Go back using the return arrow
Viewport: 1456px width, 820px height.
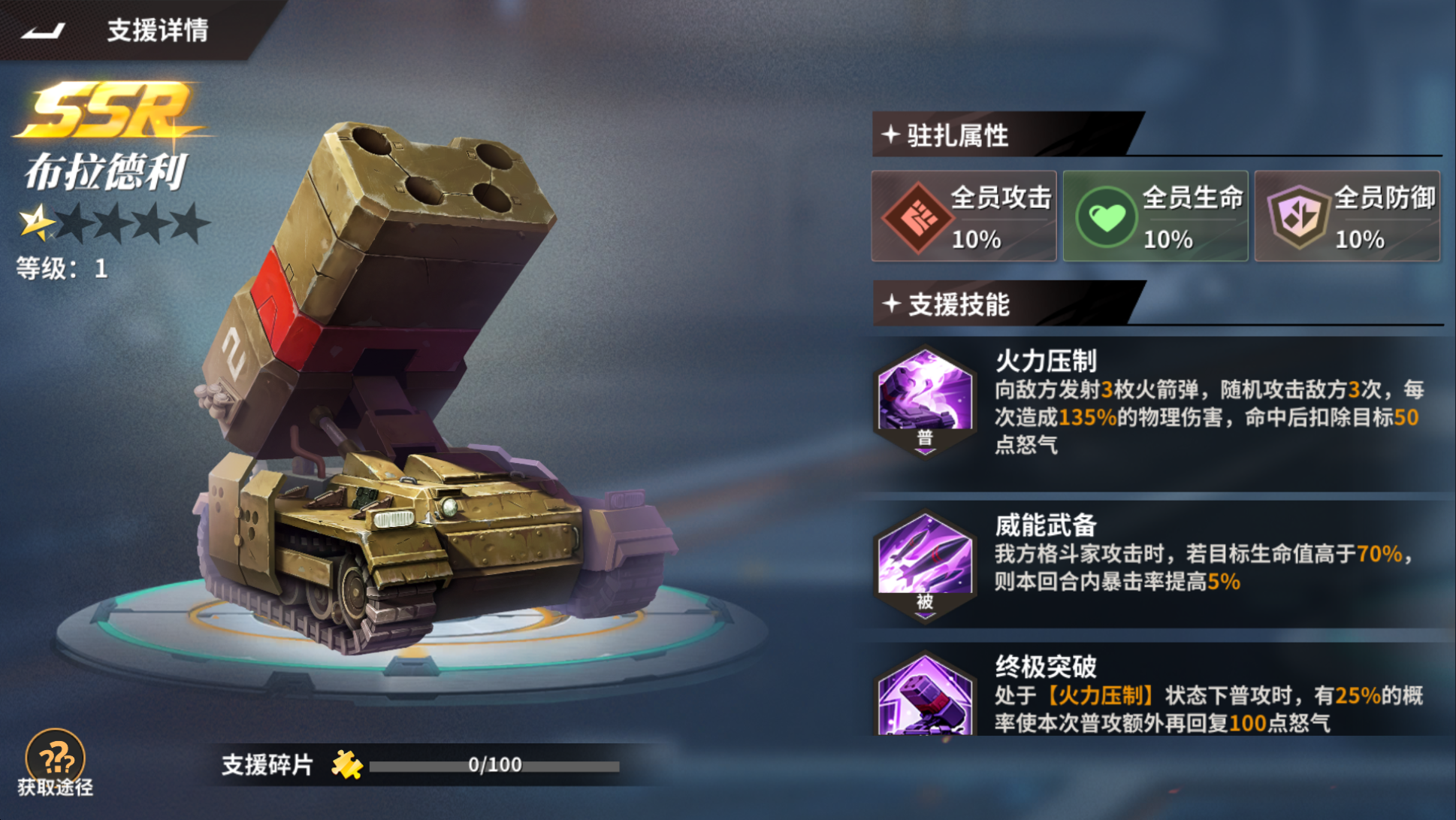44,31
